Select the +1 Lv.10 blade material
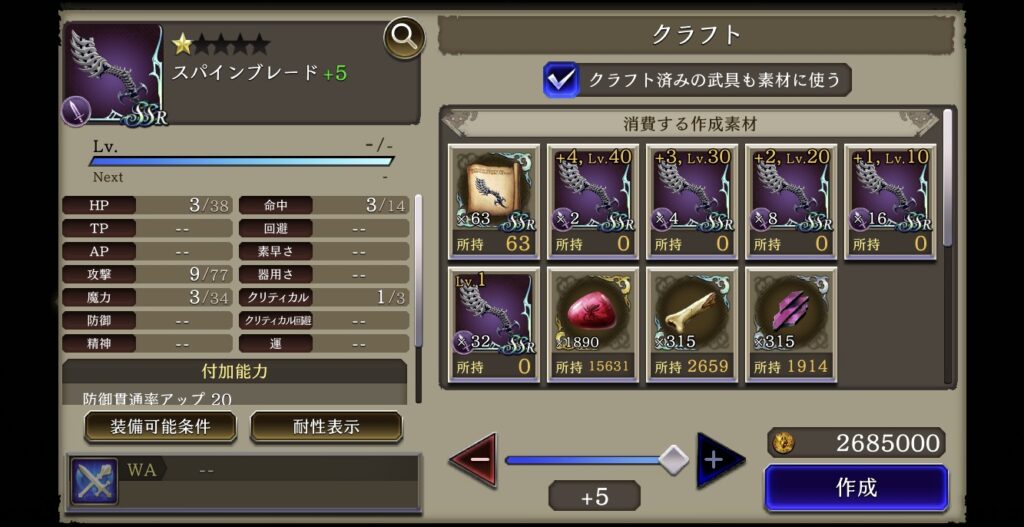Screen dimensions: 1024x527 890,202
